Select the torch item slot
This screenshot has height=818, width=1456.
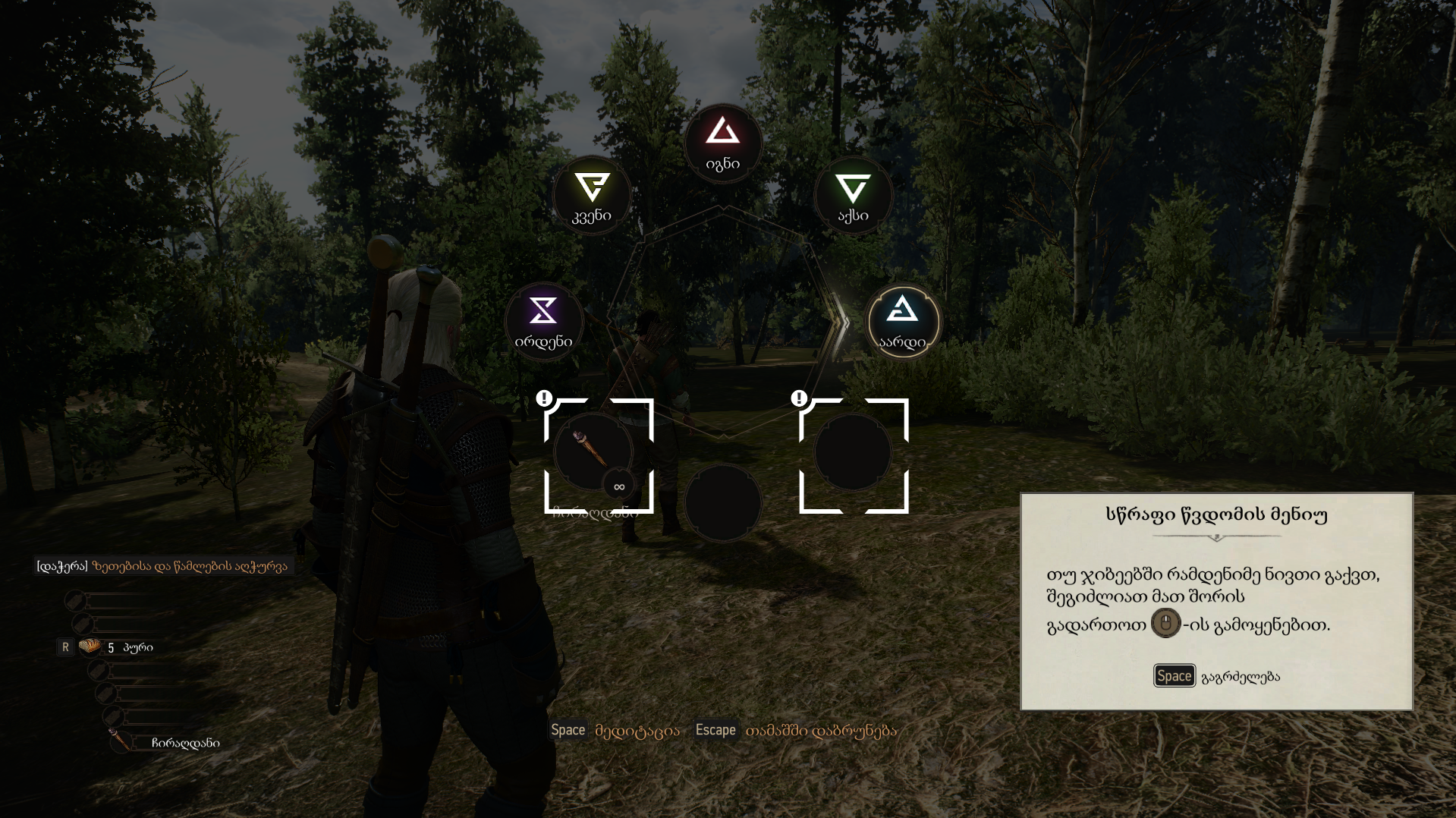[x=594, y=453]
